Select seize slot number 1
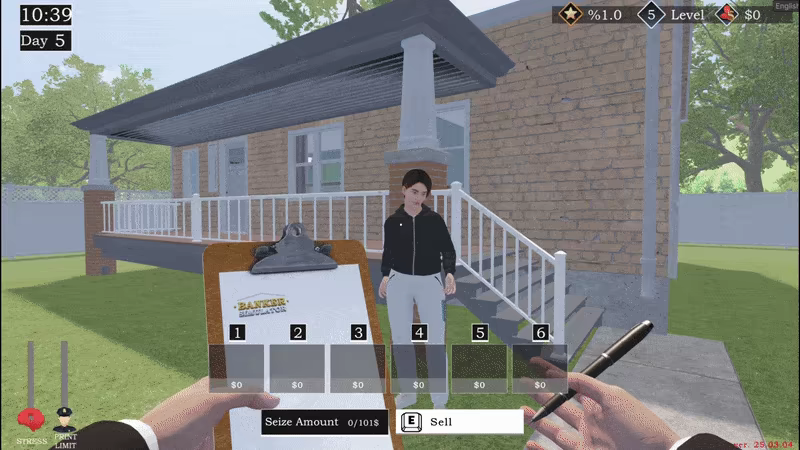This screenshot has height=450, width=800. (x=237, y=367)
